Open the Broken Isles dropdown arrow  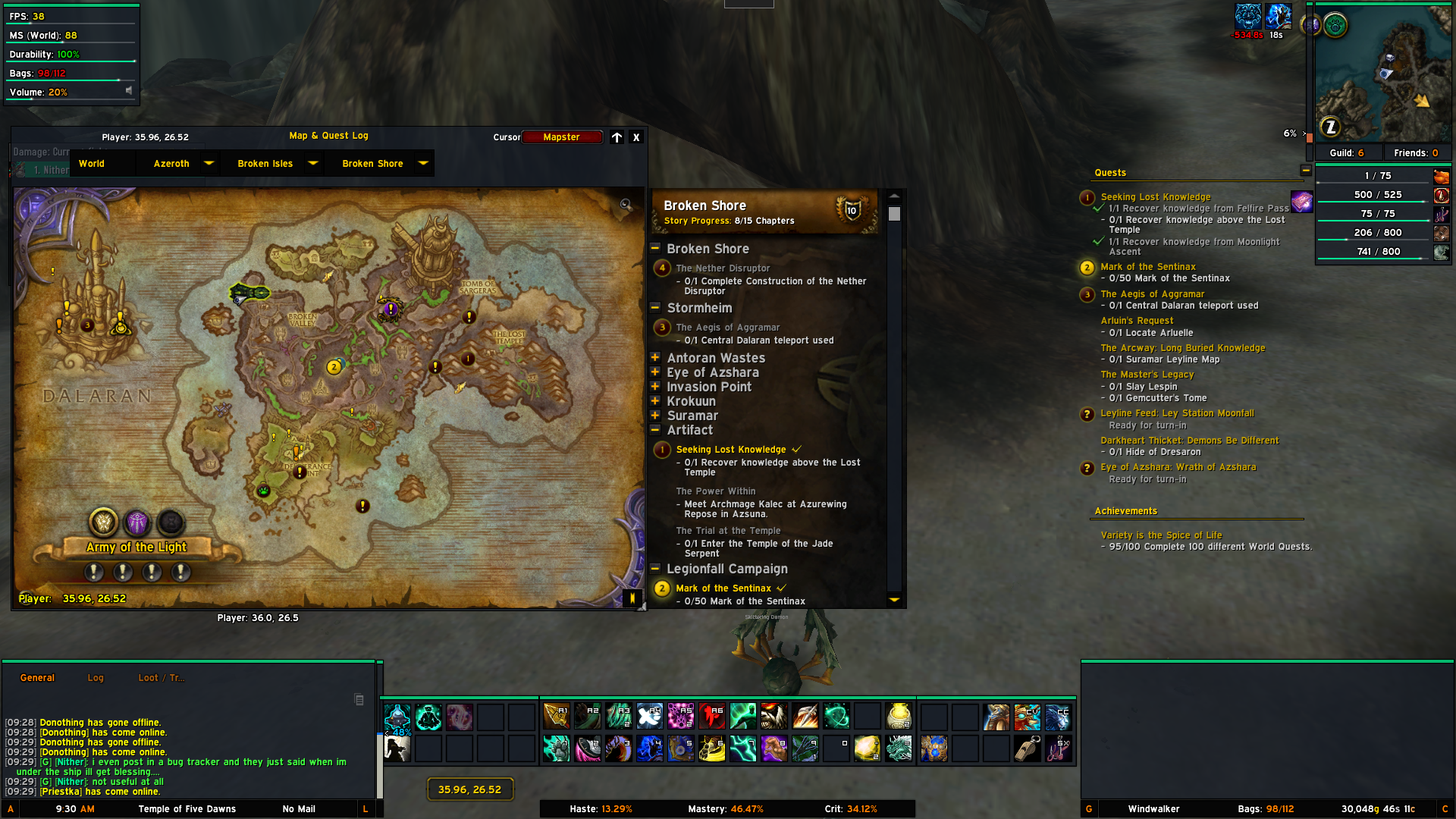312,163
